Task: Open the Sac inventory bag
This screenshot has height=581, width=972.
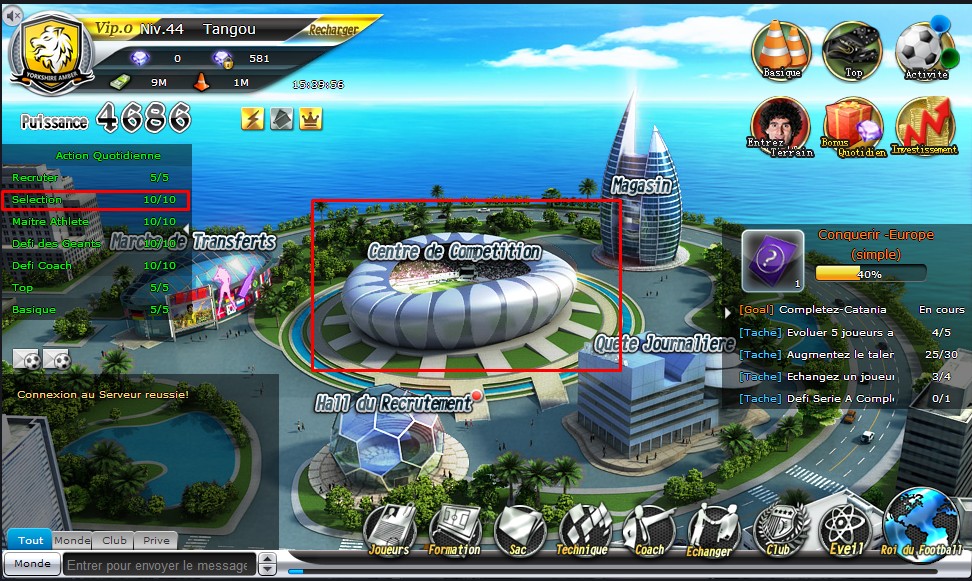Action: 520,529
